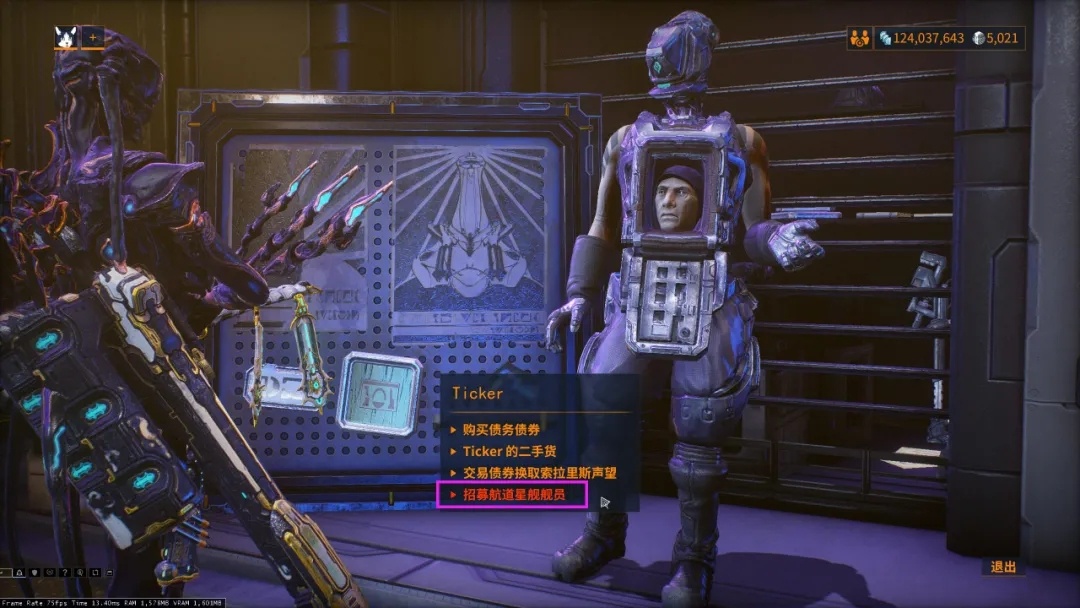Select 购买债务债券 from Ticker's menu
Image resolution: width=1080 pixels, height=608 pixels.
tap(500, 429)
